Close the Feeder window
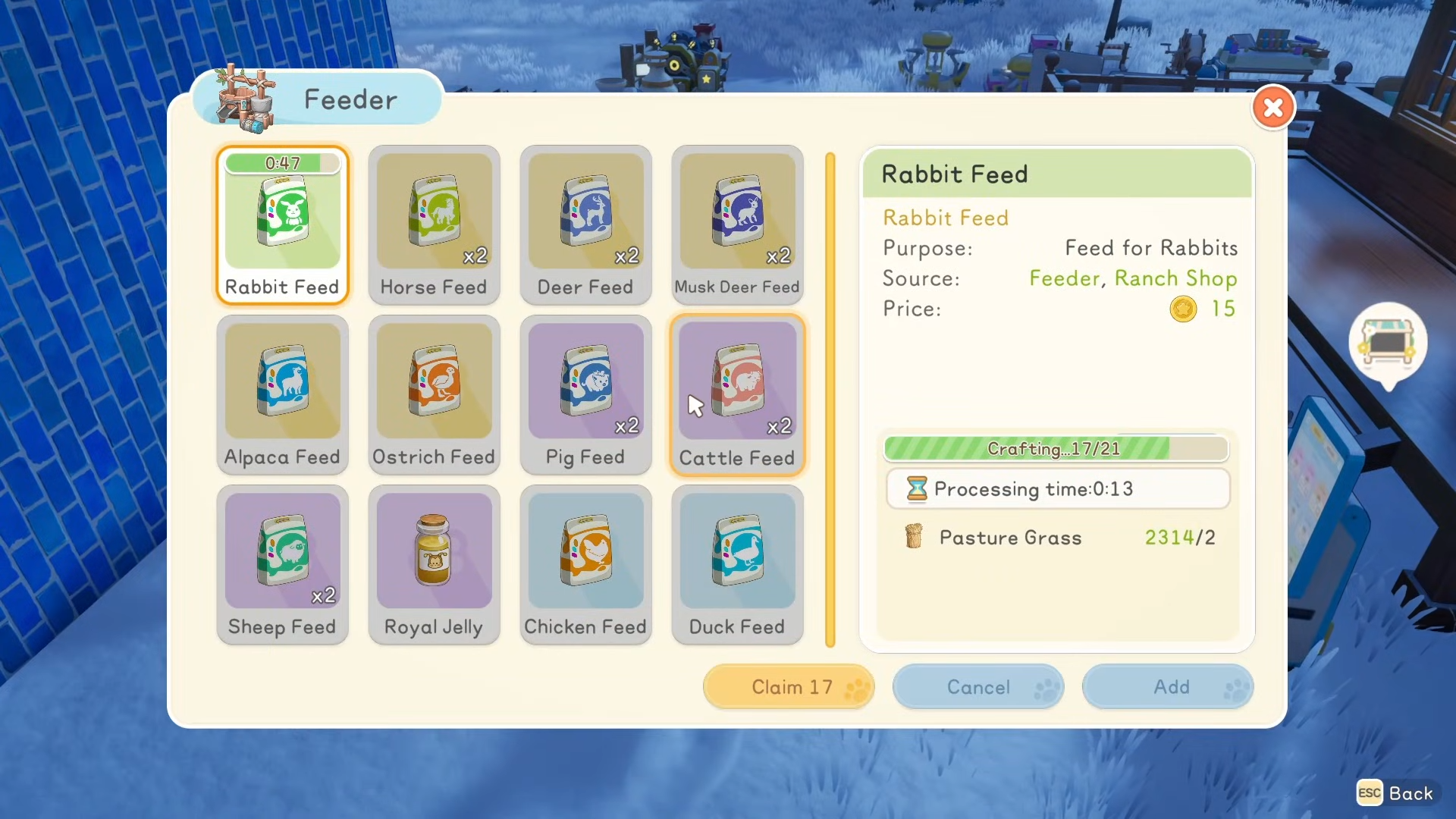This screenshot has height=819, width=1456. 1273,108
